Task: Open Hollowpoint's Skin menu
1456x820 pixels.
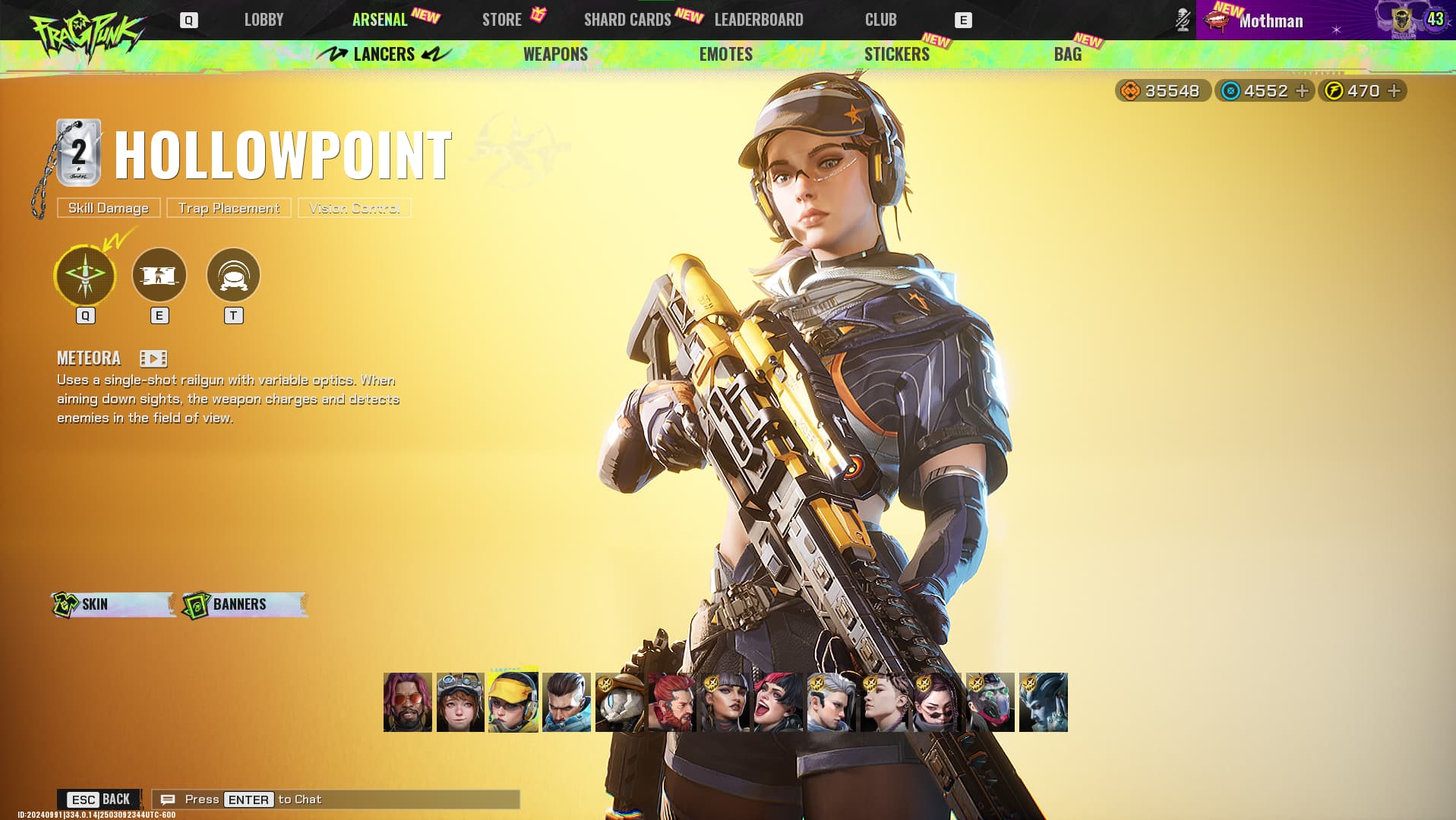Action: [x=112, y=604]
